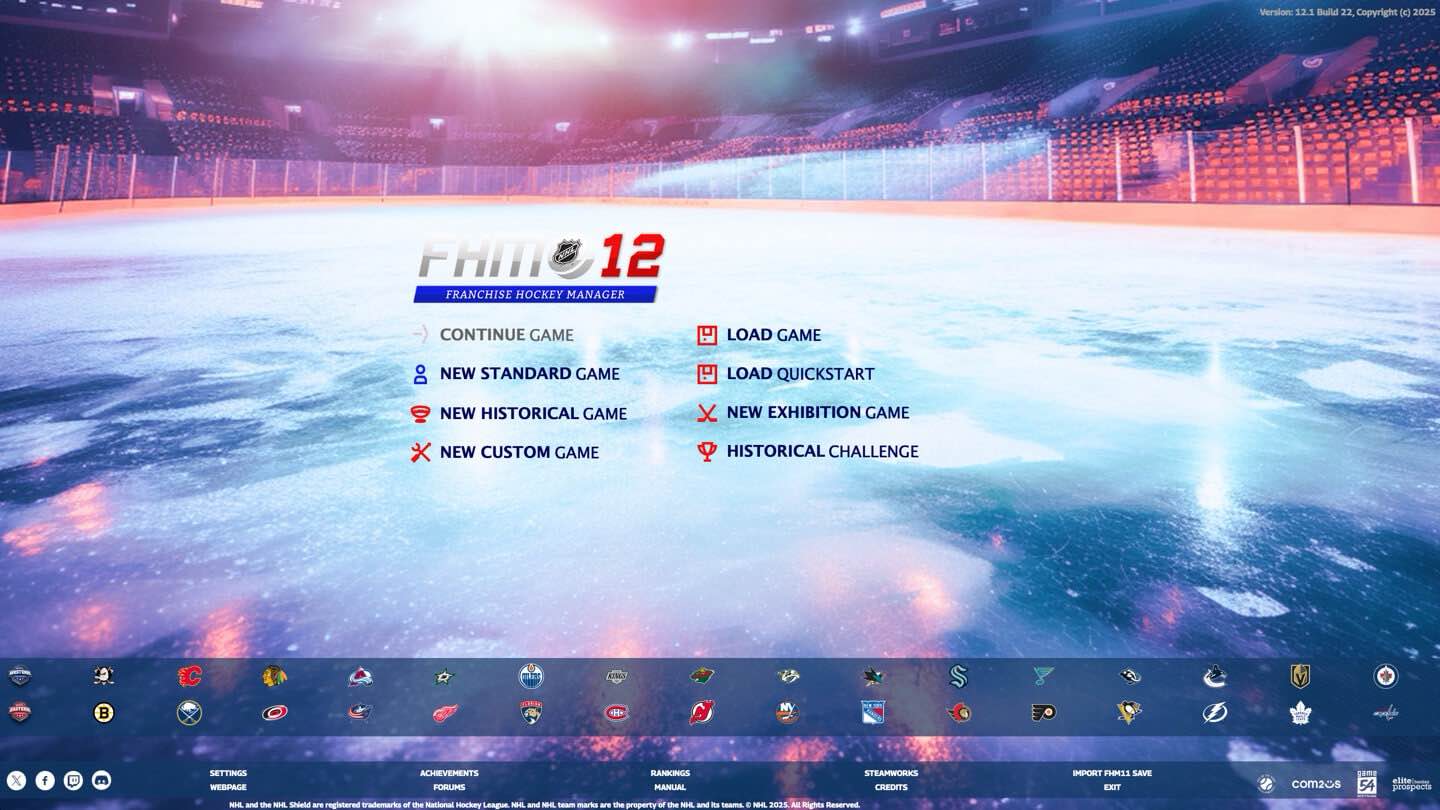Import an FHM11 save
Screen dimensions: 1440x810
click(1111, 772)
